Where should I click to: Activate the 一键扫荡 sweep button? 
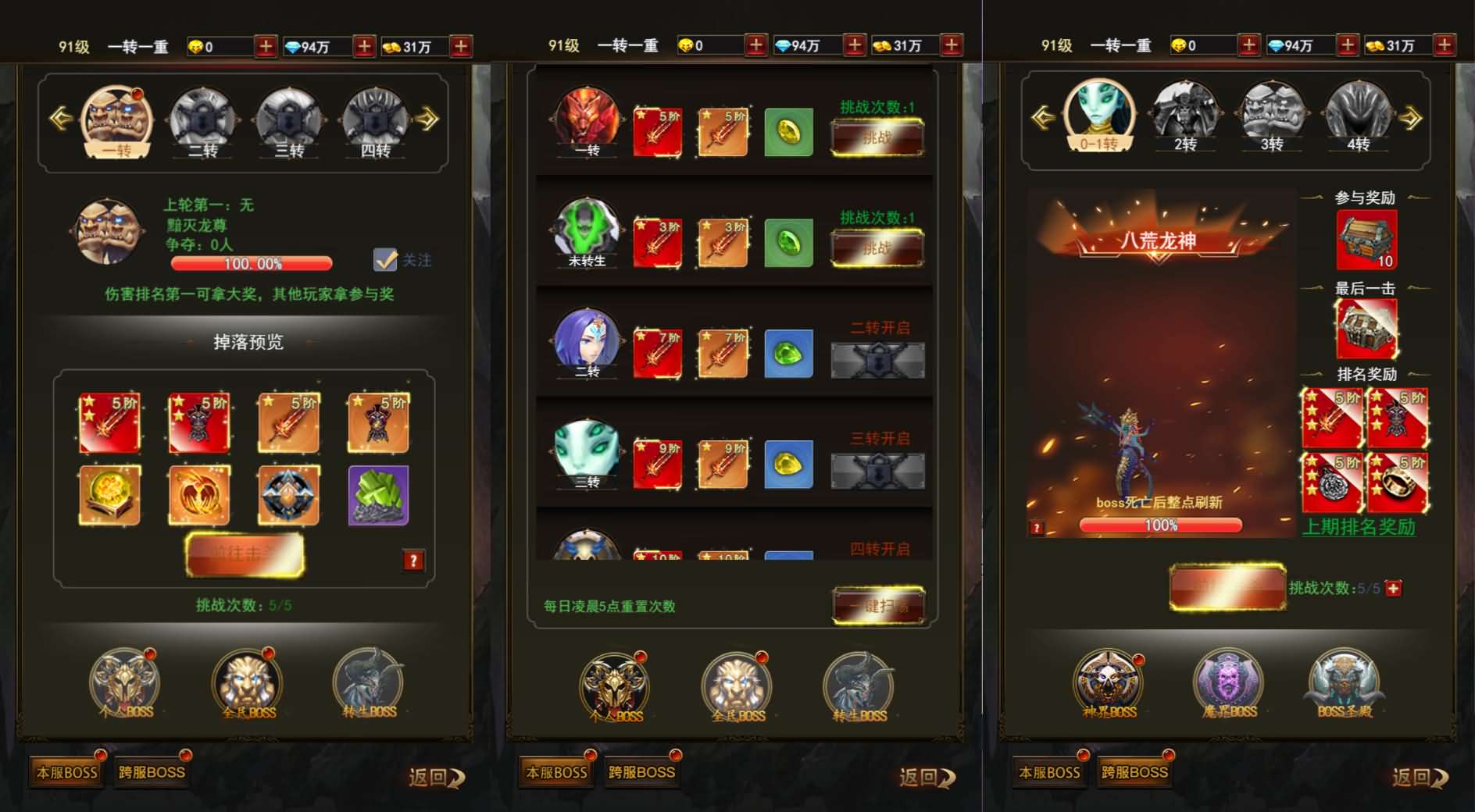pyautogui.click(x=879, y=606)
